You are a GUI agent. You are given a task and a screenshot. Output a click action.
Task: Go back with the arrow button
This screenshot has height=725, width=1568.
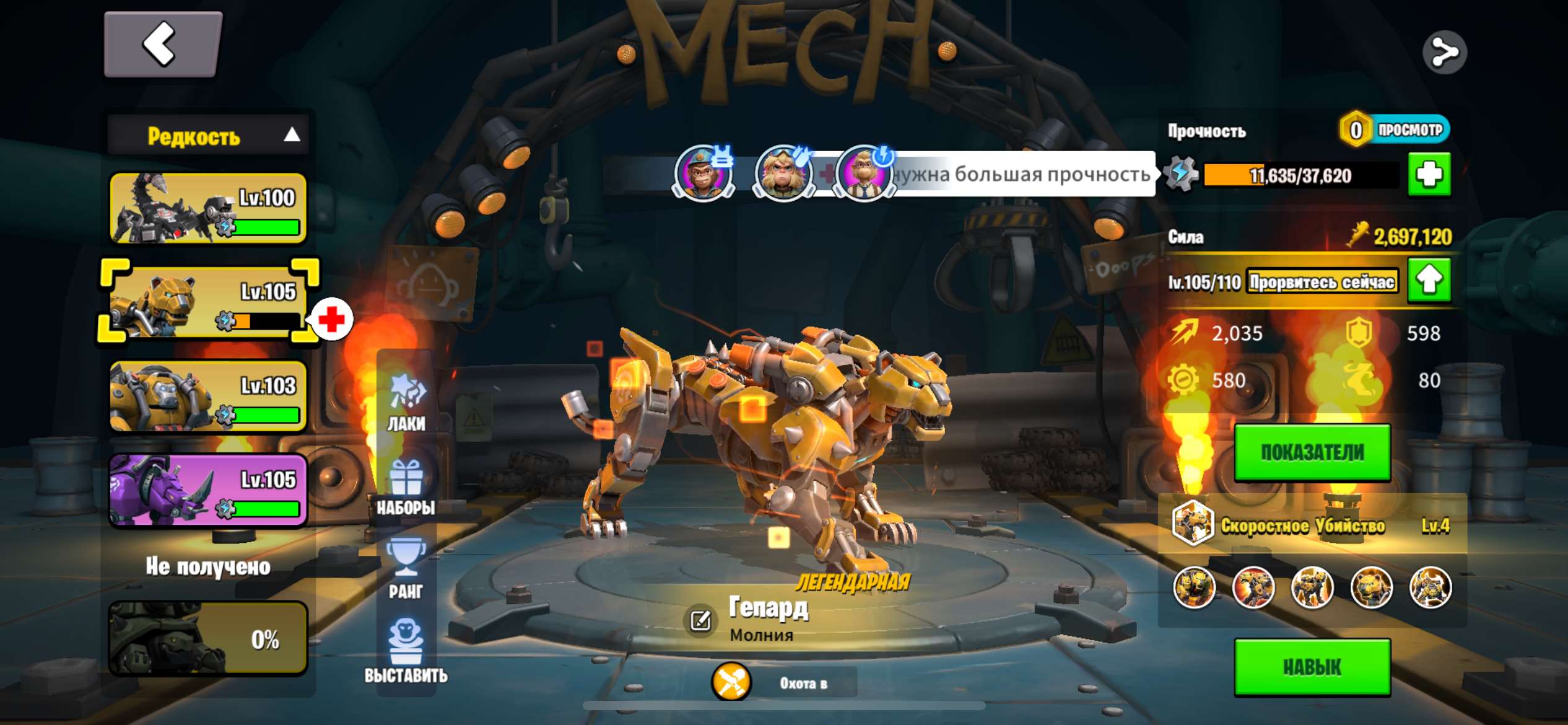tap(162, 44)
